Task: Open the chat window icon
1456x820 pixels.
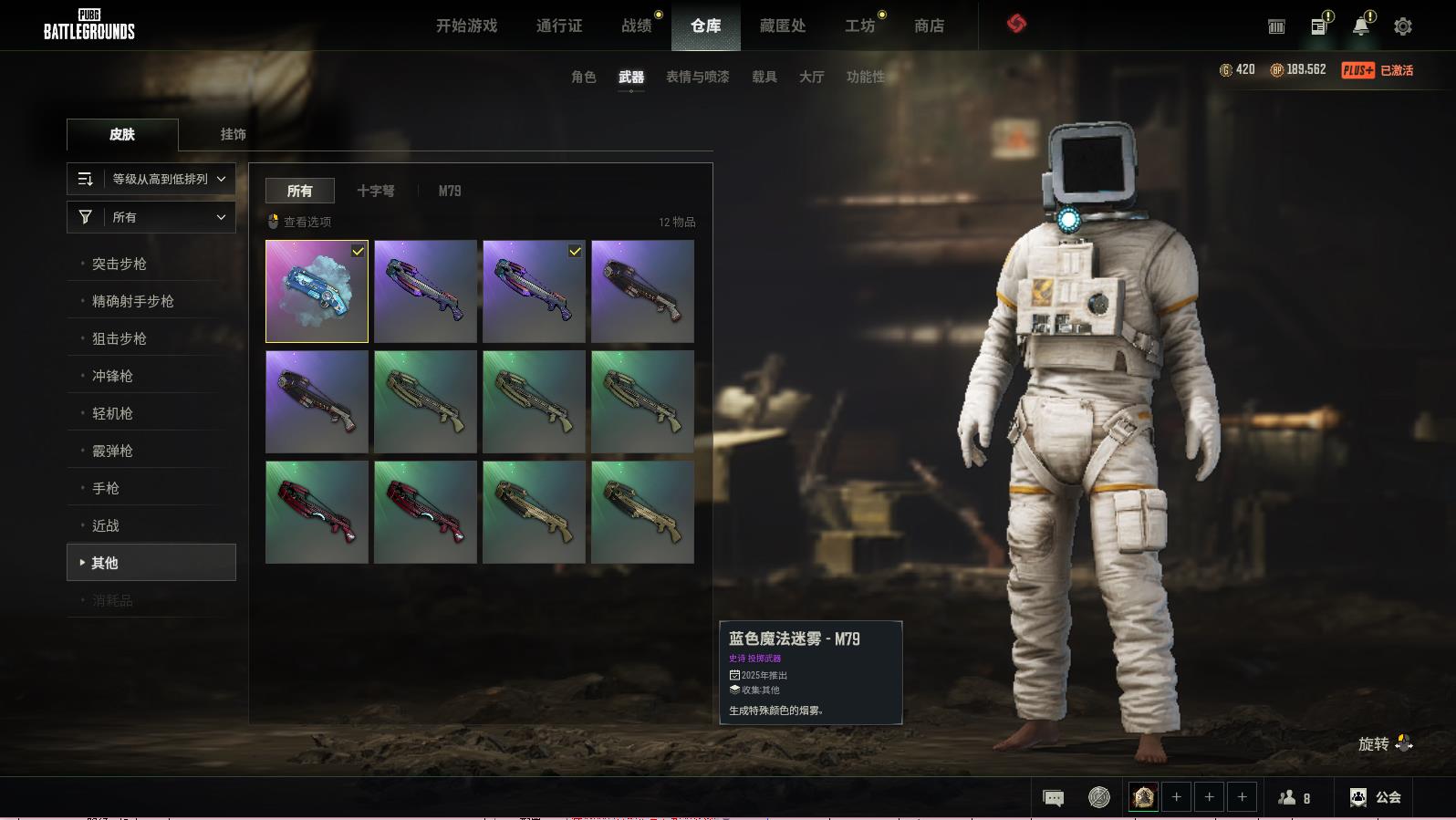Action: [1053, 798]
